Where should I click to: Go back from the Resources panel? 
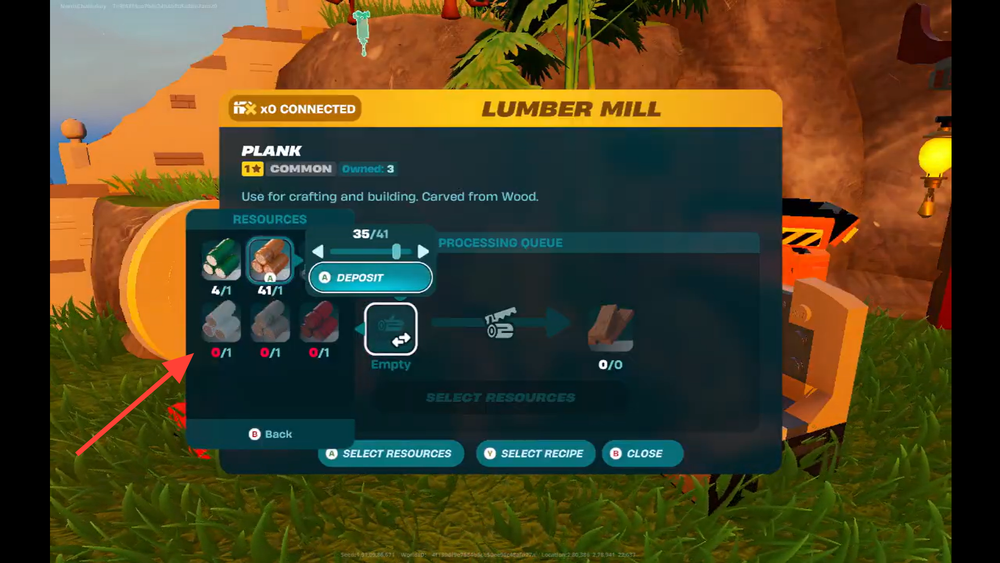click(x=271, y=434)
